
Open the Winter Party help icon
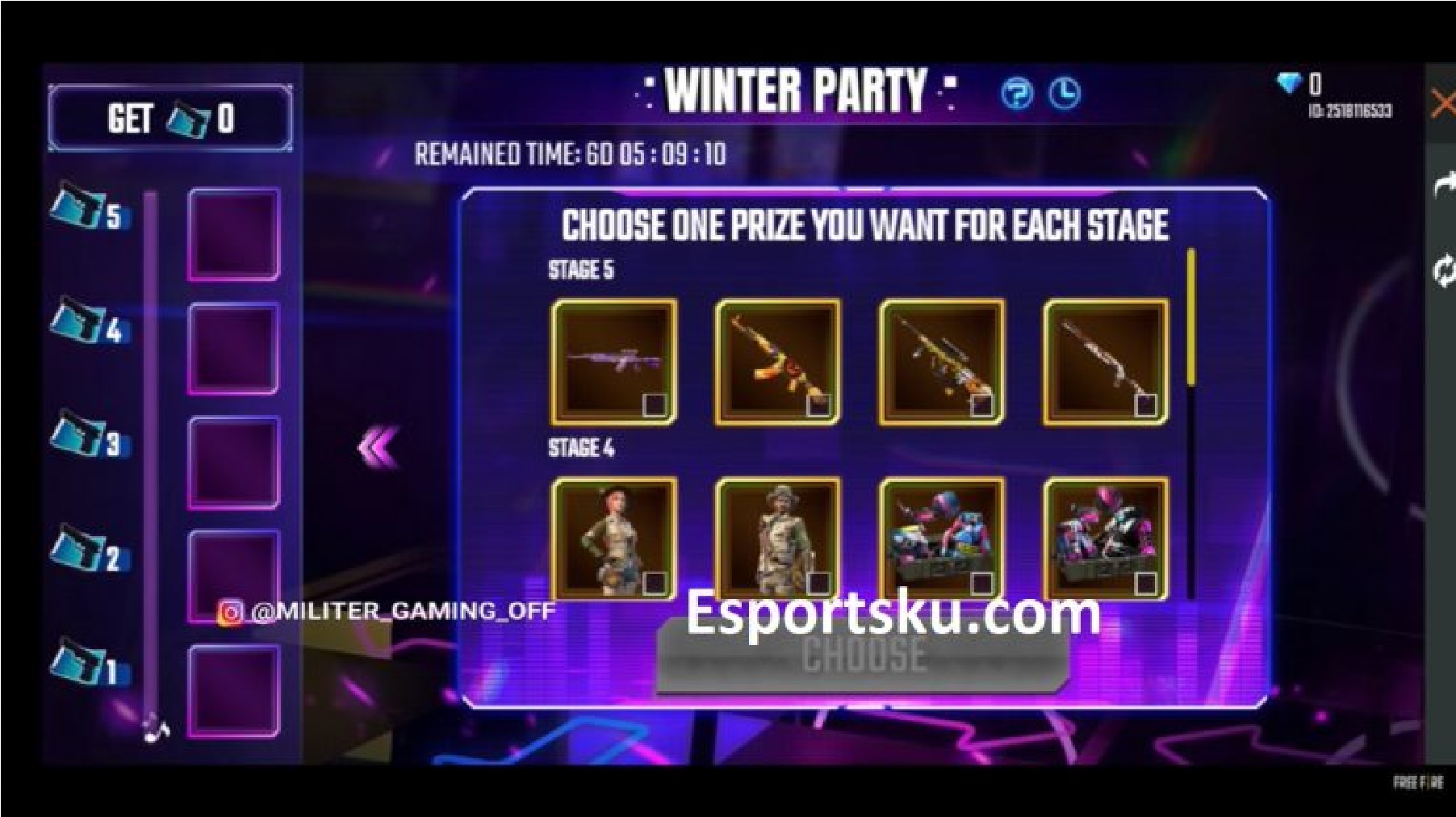click(x=1019, y=94)
